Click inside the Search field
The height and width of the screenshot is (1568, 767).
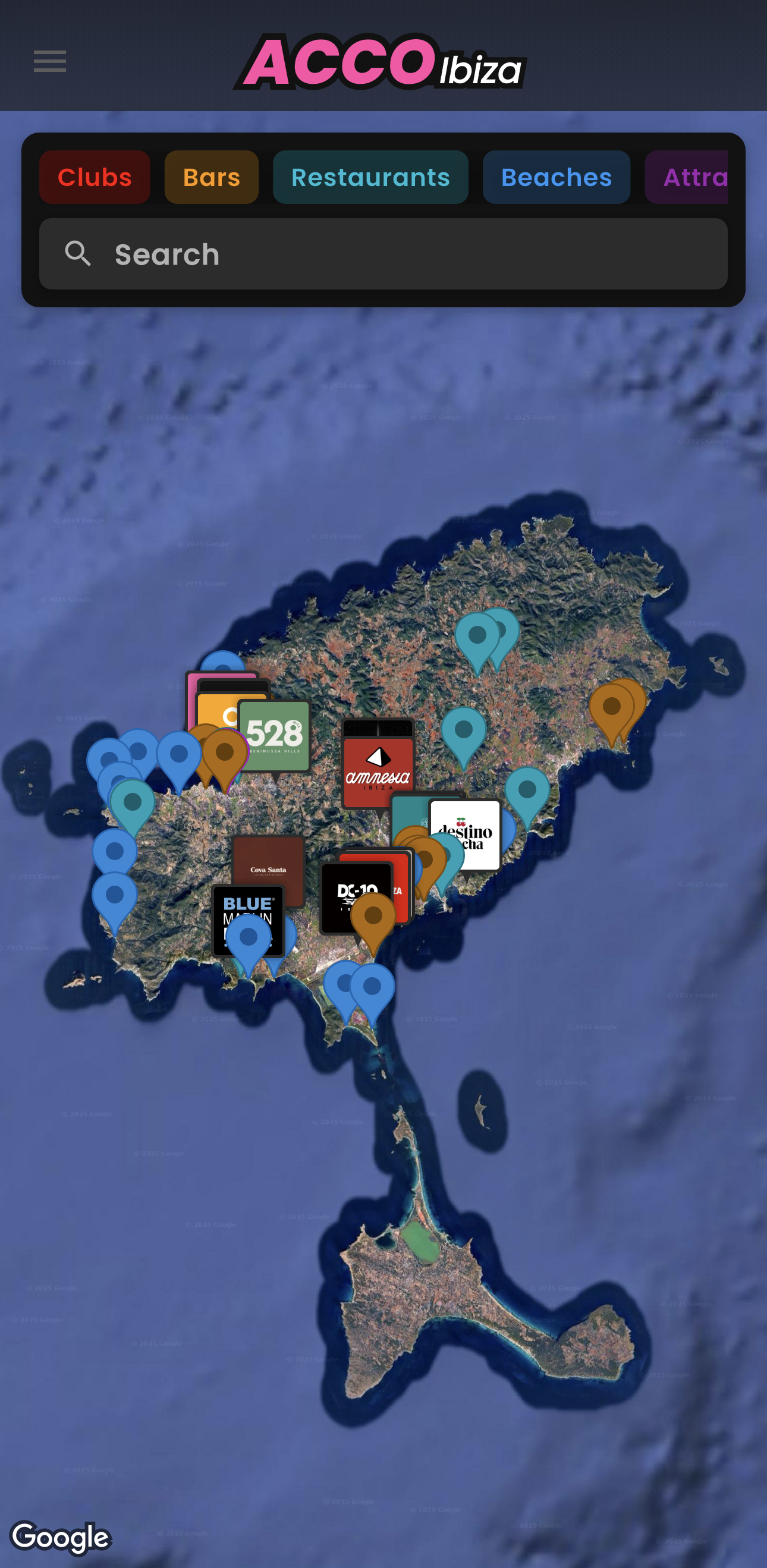pyautogui.click(x=383, y=254)
